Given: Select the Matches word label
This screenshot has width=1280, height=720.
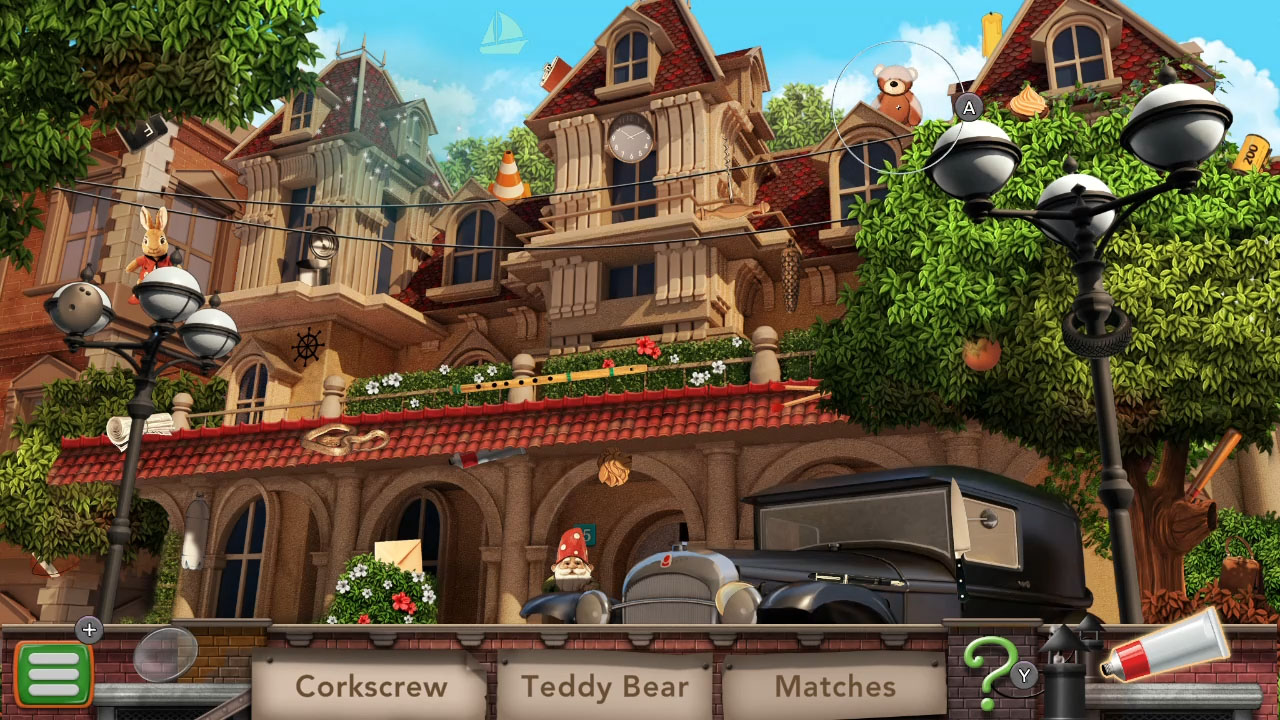Looking at the screenshot, I should (836, 686).
